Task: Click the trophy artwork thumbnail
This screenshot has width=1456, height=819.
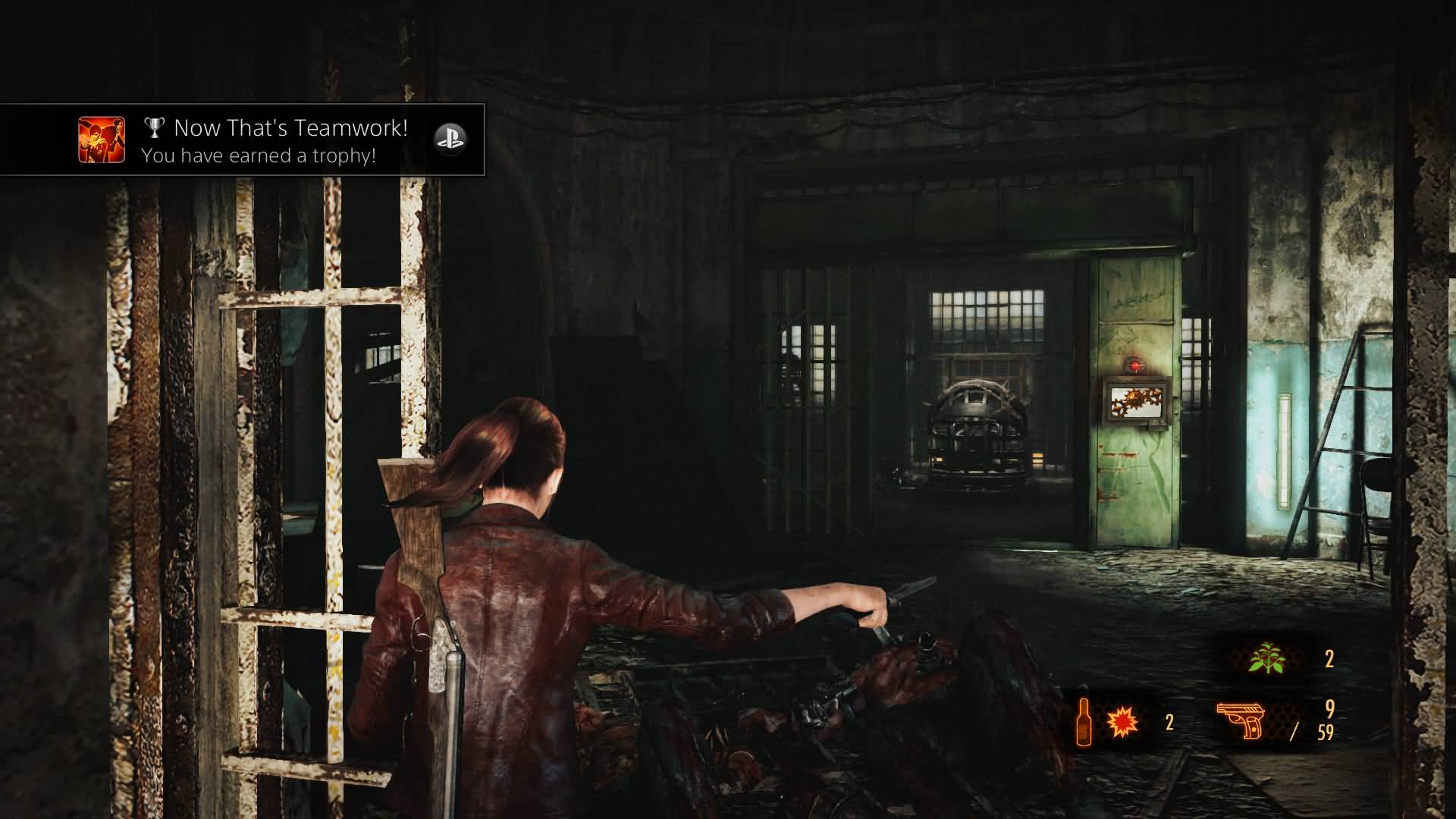Action: [x=102, y=140]
